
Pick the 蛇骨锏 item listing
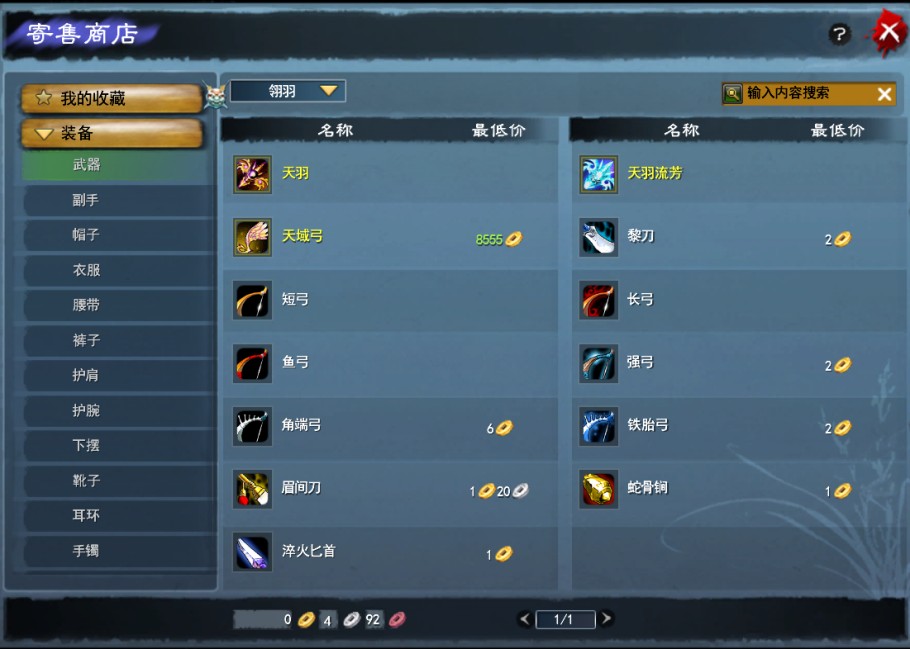[735, 489]
